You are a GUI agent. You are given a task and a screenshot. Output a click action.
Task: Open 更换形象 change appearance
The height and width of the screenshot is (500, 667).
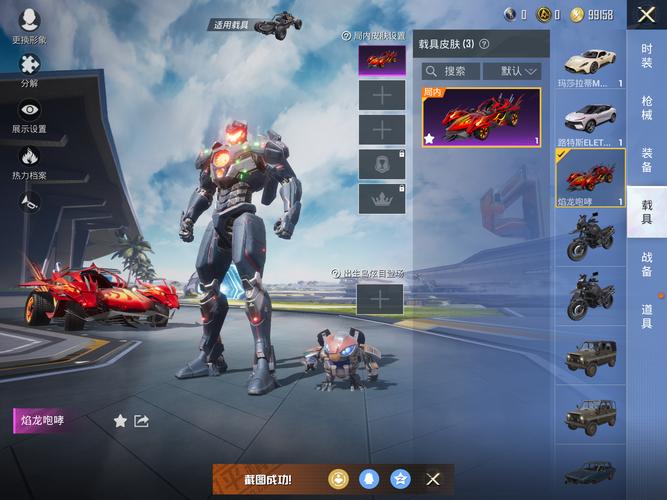tap(29, 25)
